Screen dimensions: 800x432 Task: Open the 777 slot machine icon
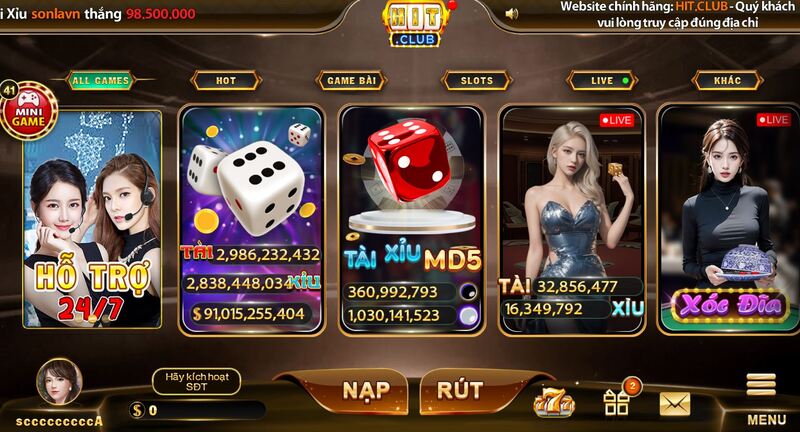(x=554, y=402)
